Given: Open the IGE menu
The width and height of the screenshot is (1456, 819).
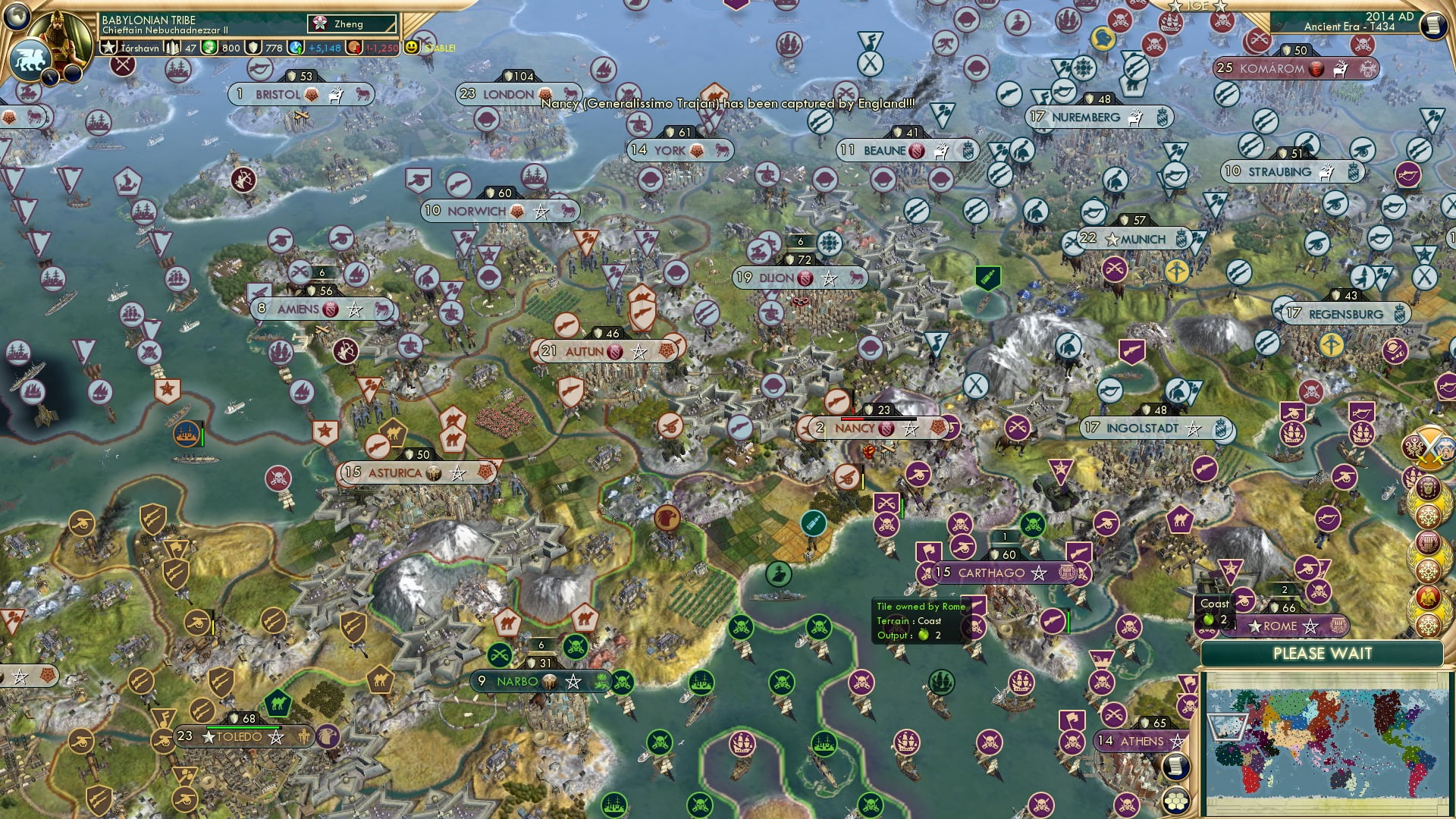Looking at the screenshot, I should coord(1196,7).
